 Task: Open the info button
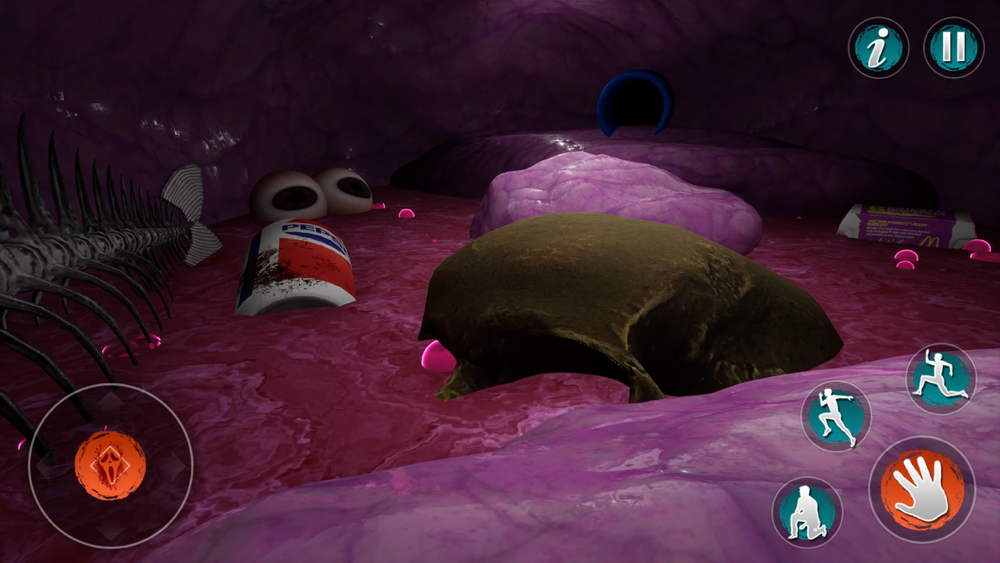click(878, 48)
